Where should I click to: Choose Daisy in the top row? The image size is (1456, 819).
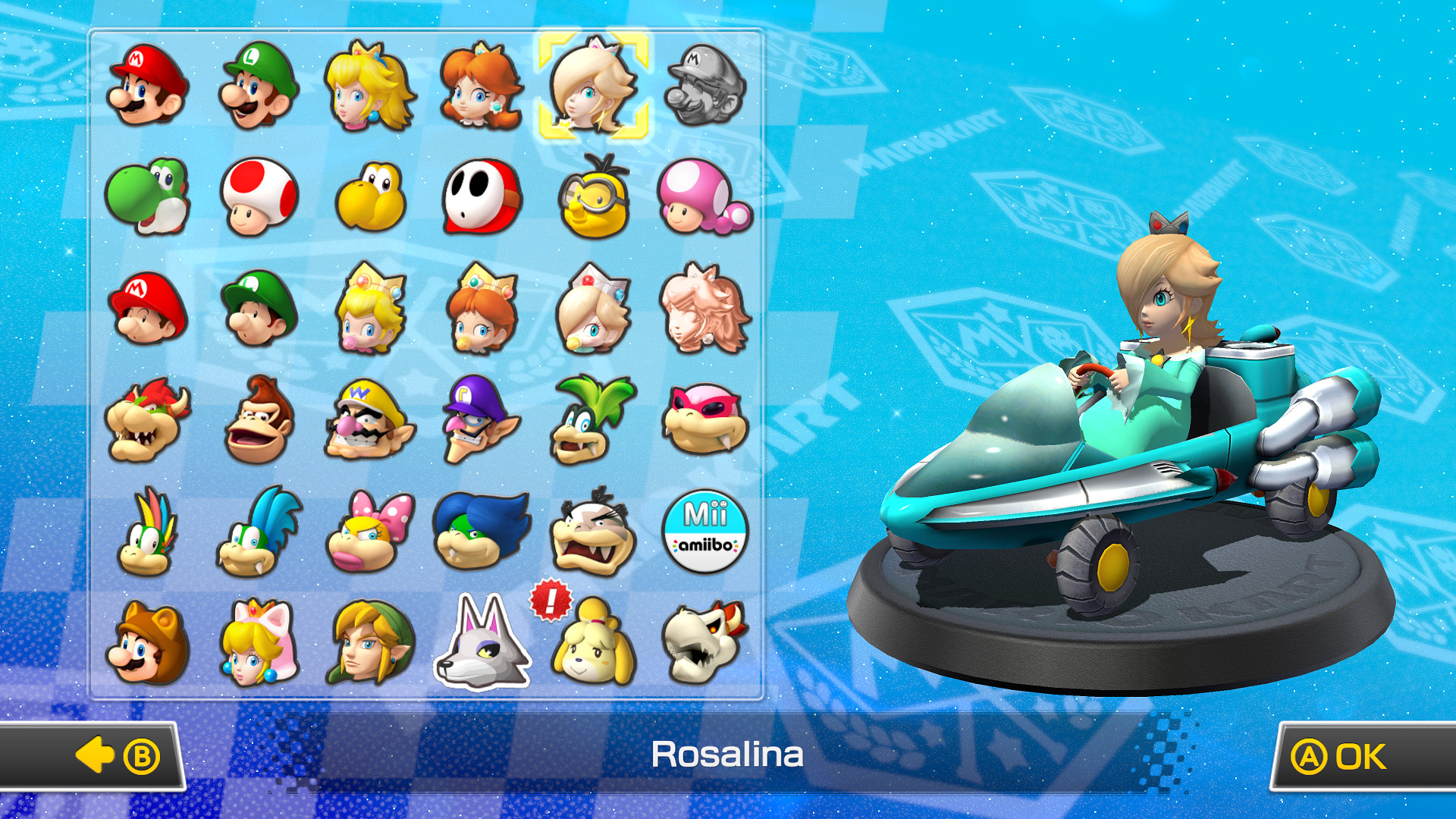click(x=480, y=87)
